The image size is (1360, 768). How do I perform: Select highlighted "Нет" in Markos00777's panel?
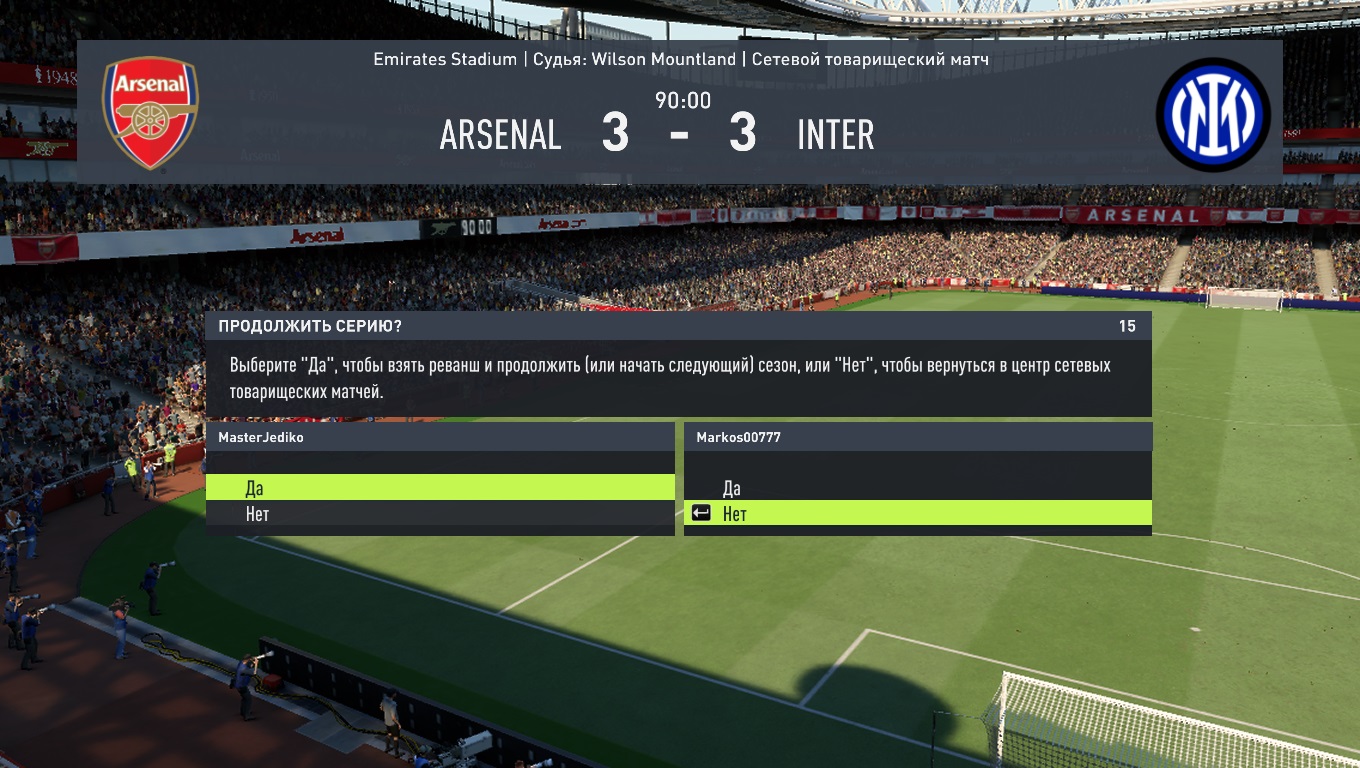coord(917,514)
